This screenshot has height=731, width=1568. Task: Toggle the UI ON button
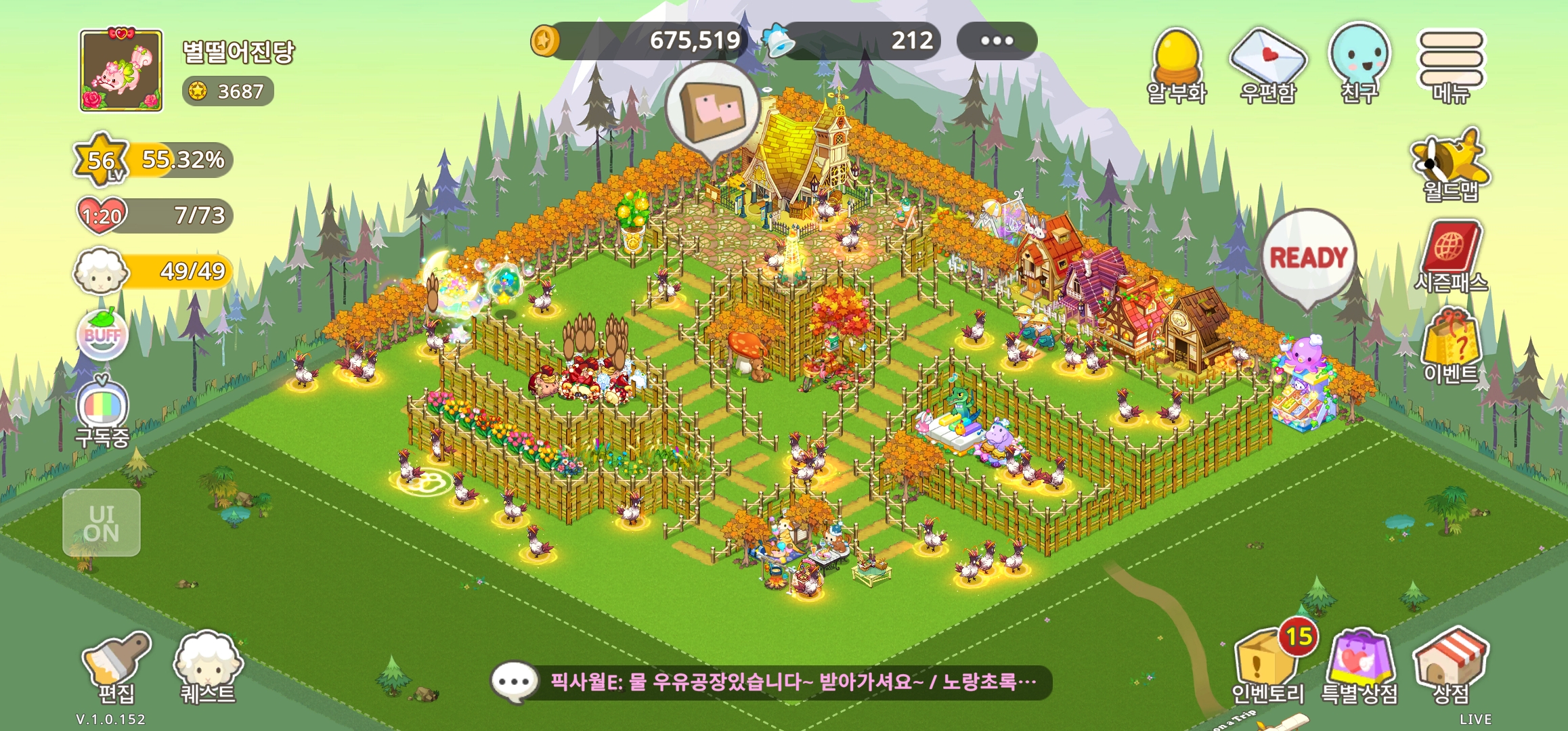tap(102, 523)
